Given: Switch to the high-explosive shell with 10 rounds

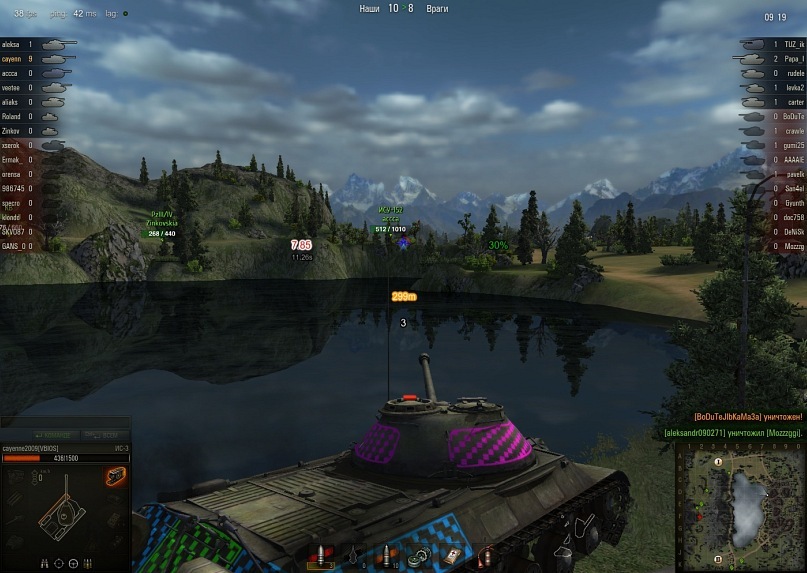Looking at the screenshot, I should (x=384, y=555).
